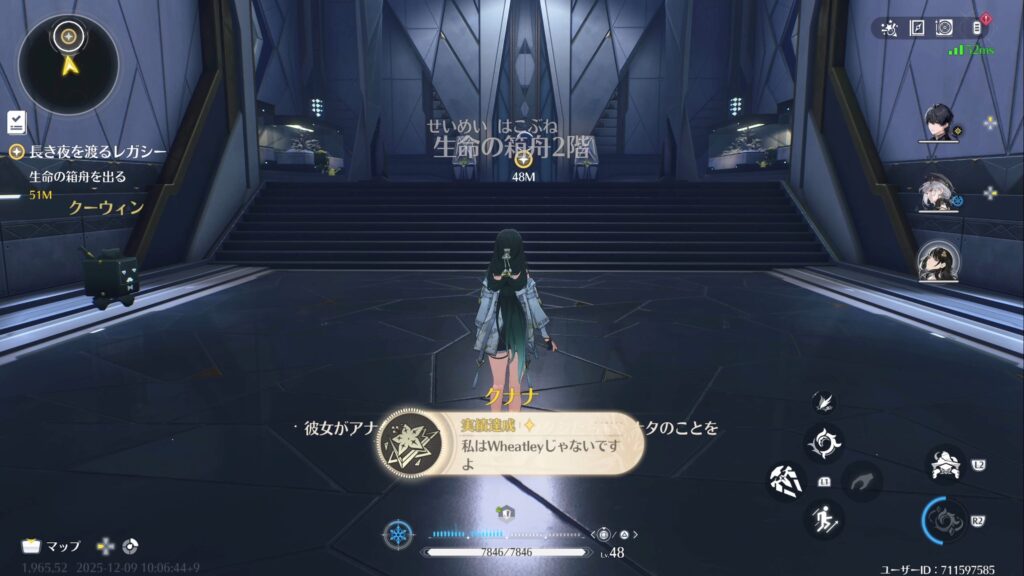Open the circular minimap
The width and height of the screenshot is (1024, 576).
[68, 65]
